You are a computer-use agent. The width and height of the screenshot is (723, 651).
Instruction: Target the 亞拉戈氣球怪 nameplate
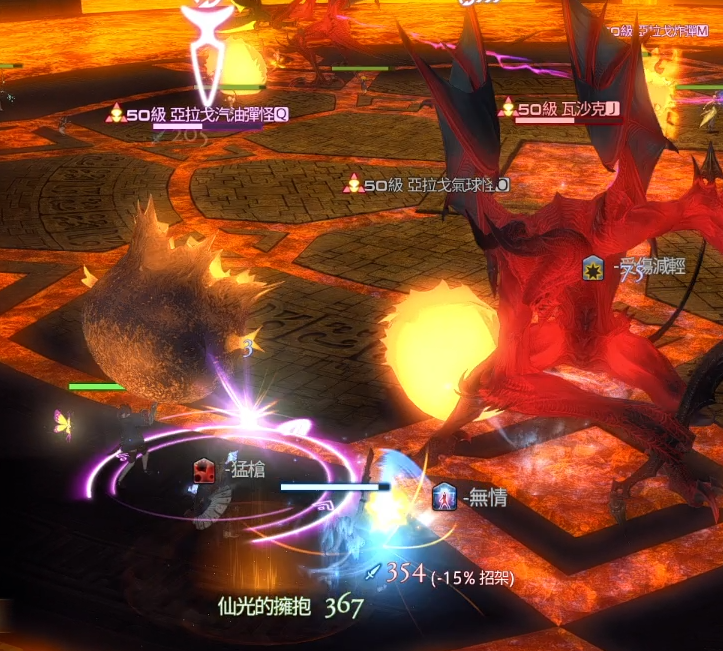435,185
